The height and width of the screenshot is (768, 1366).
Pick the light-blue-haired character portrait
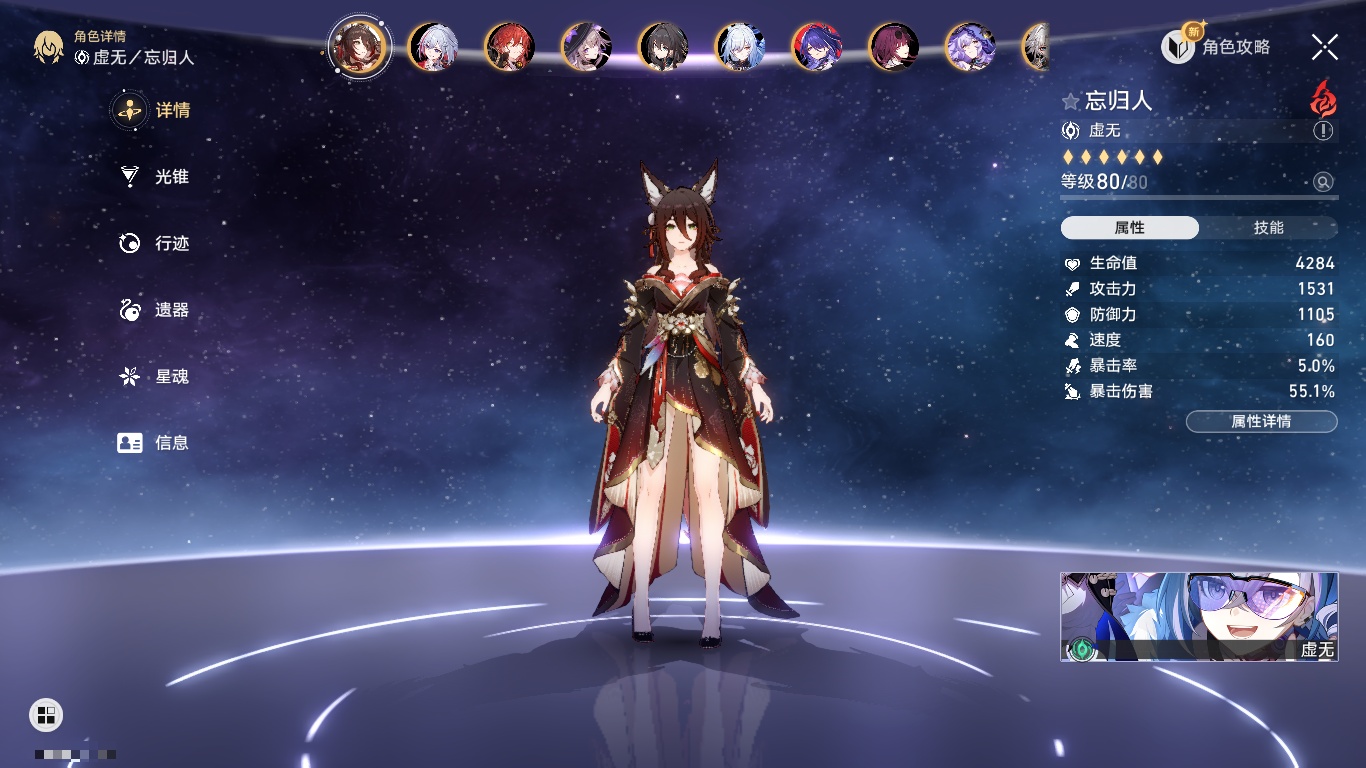[740, 47]
